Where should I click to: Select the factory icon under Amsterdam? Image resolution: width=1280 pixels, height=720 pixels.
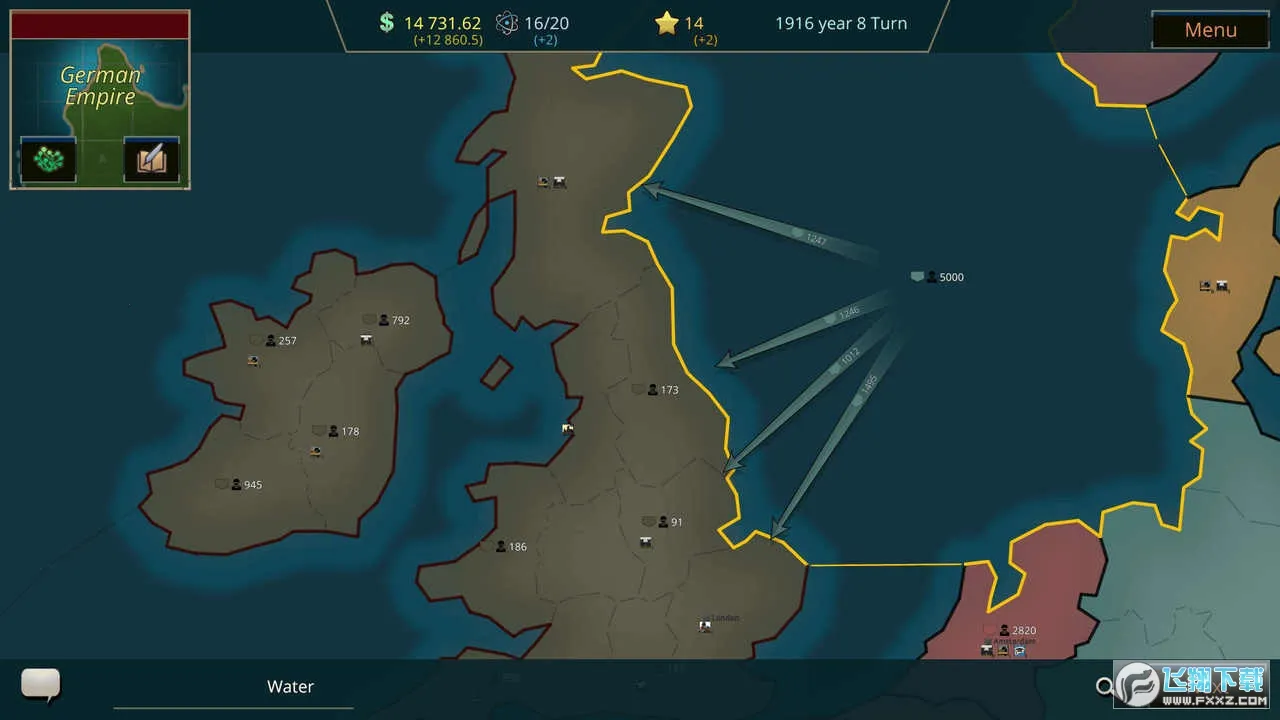click(986, 651)
